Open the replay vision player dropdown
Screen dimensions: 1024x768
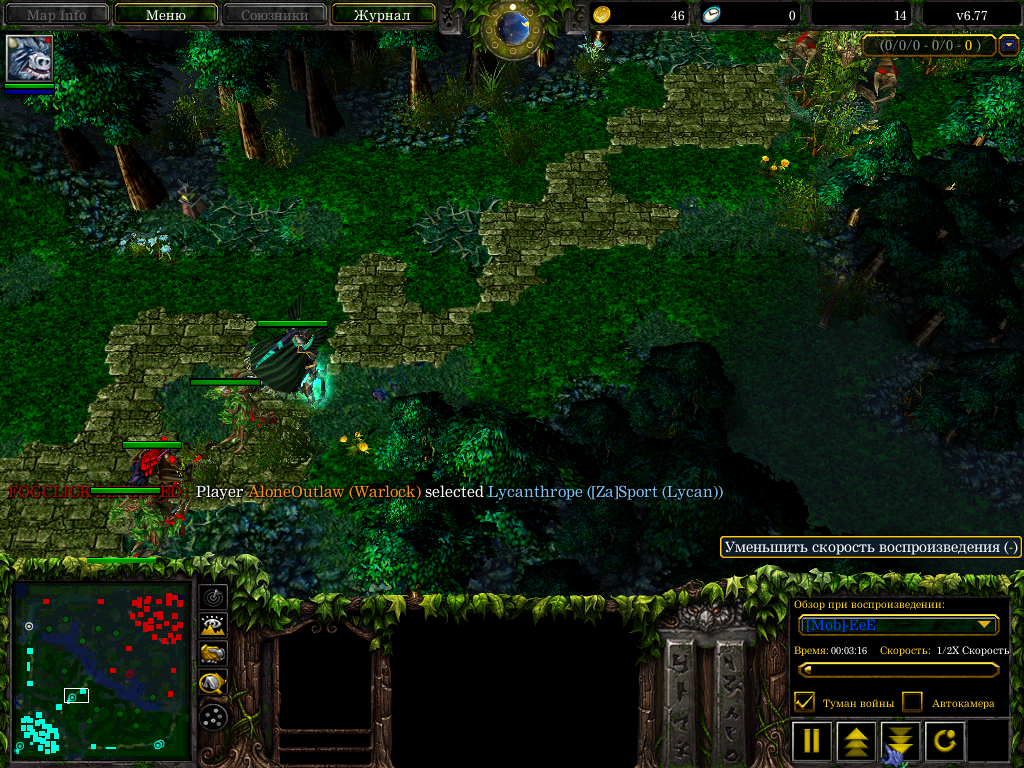898,625
